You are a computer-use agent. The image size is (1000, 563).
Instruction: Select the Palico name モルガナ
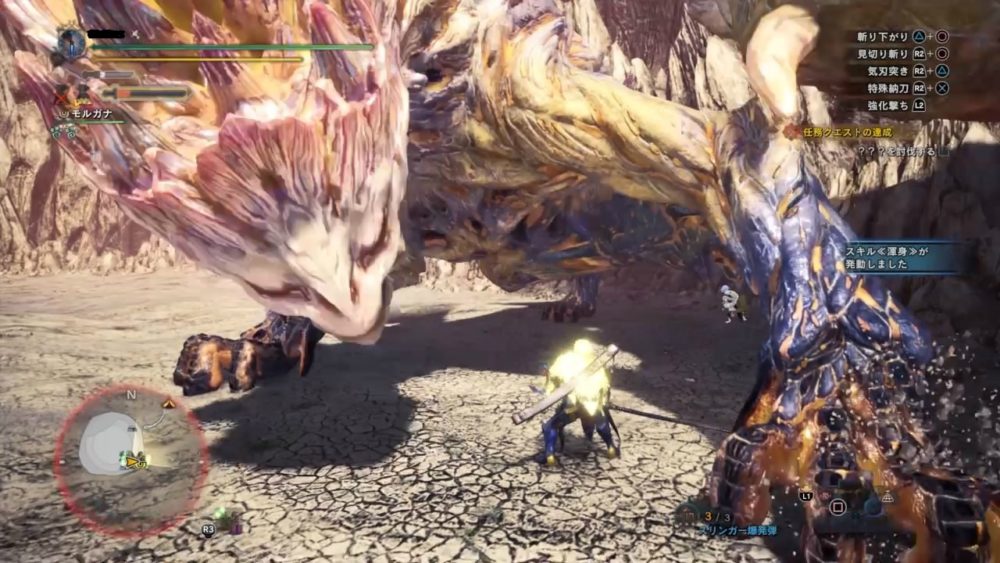coord(91,114)
